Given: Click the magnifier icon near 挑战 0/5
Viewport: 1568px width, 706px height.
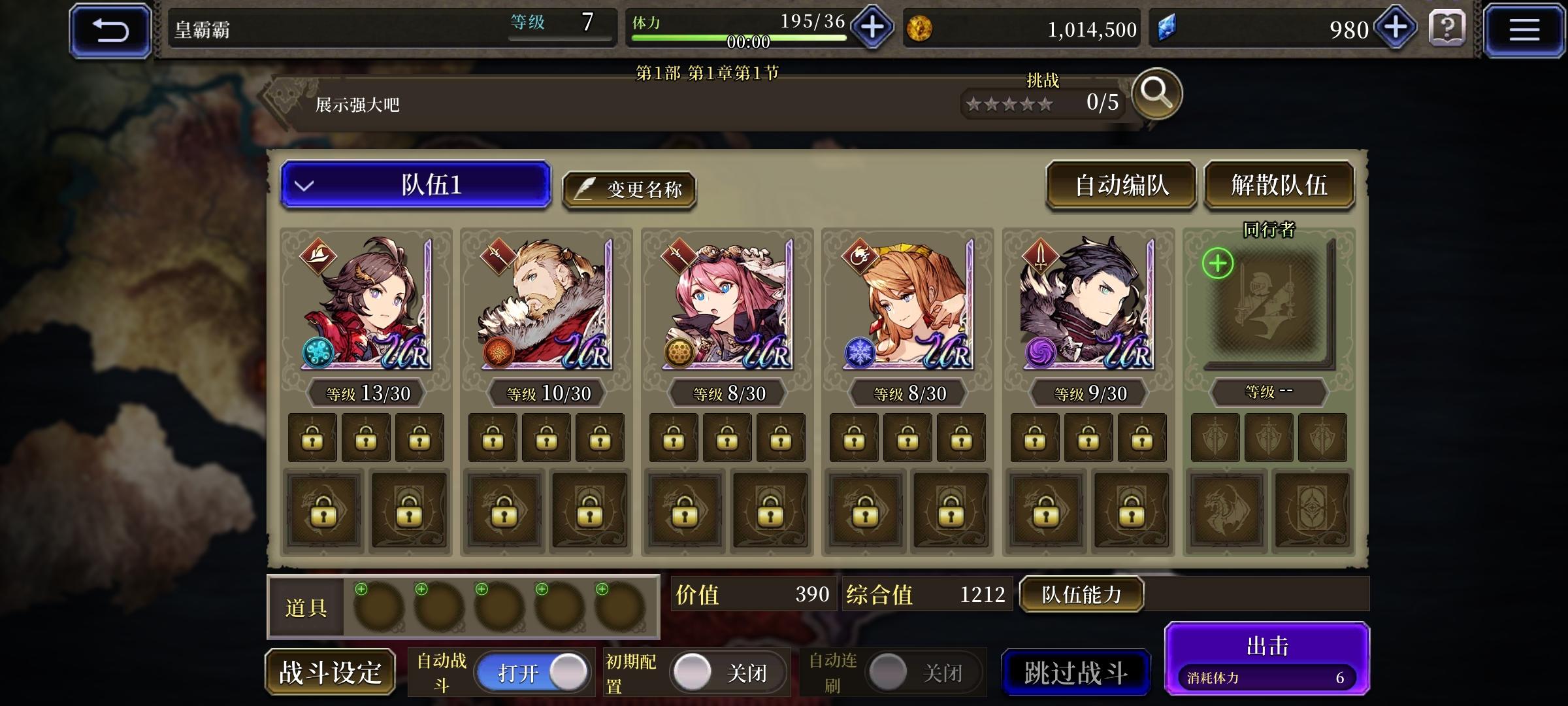Looking at the screenshot, I should pyautogui.click(x=1156, y=95).
